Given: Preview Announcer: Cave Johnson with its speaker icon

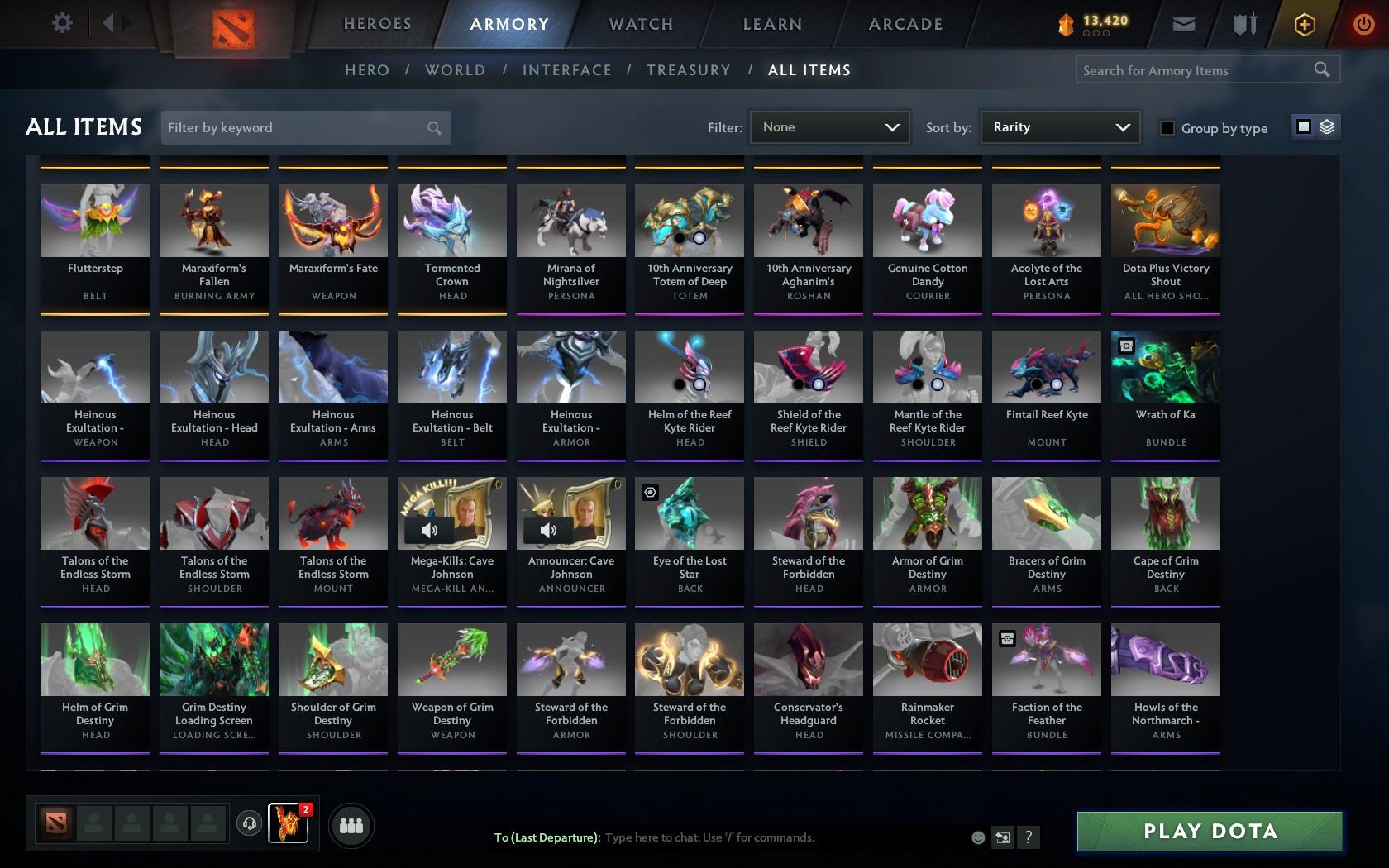Looking at the screenshot, I should point(548,531).
